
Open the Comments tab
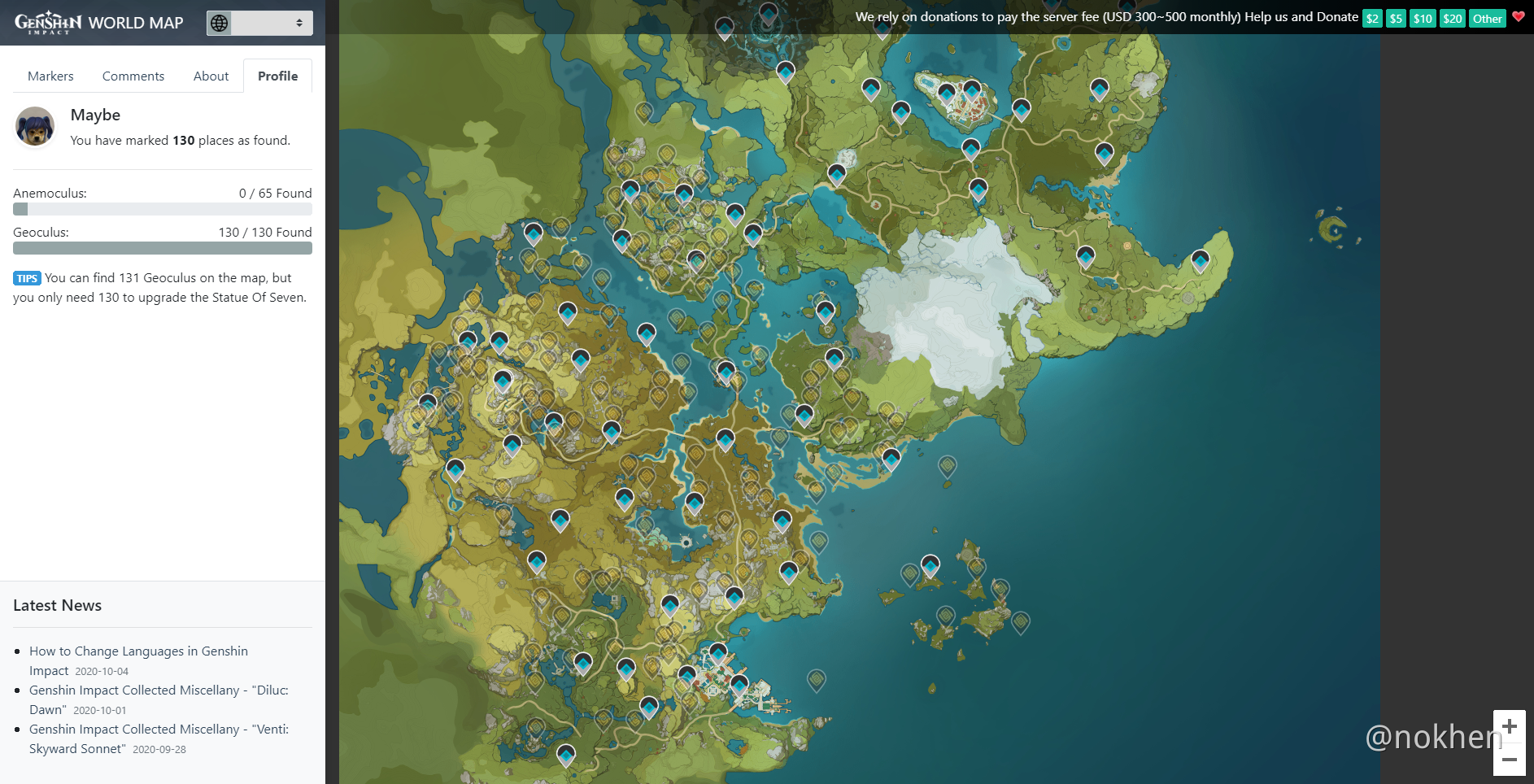(x=133, y=76)
